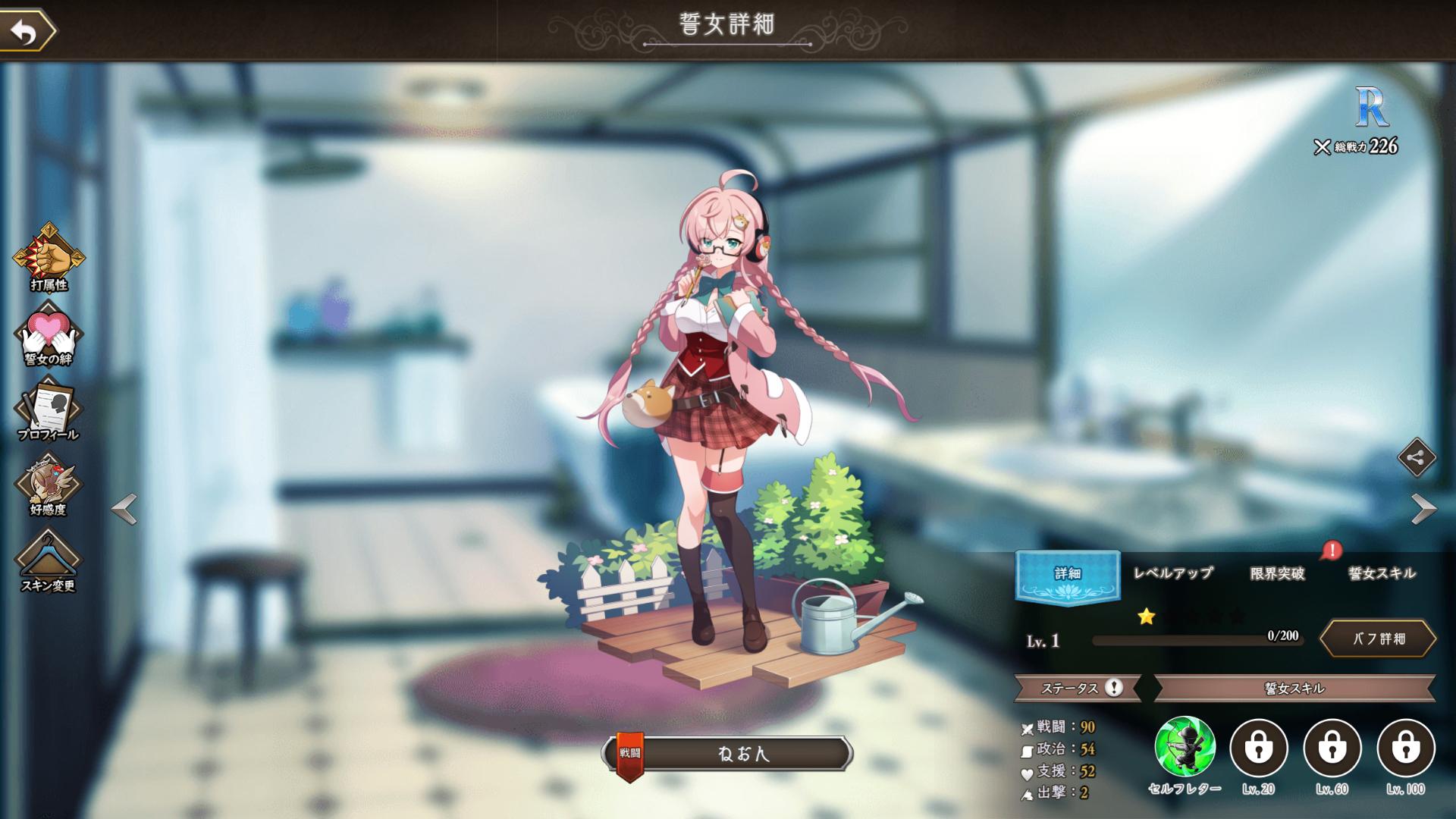Click the locked Lv. 20 skill slot
The image size is (1456, 819).
1259,748
